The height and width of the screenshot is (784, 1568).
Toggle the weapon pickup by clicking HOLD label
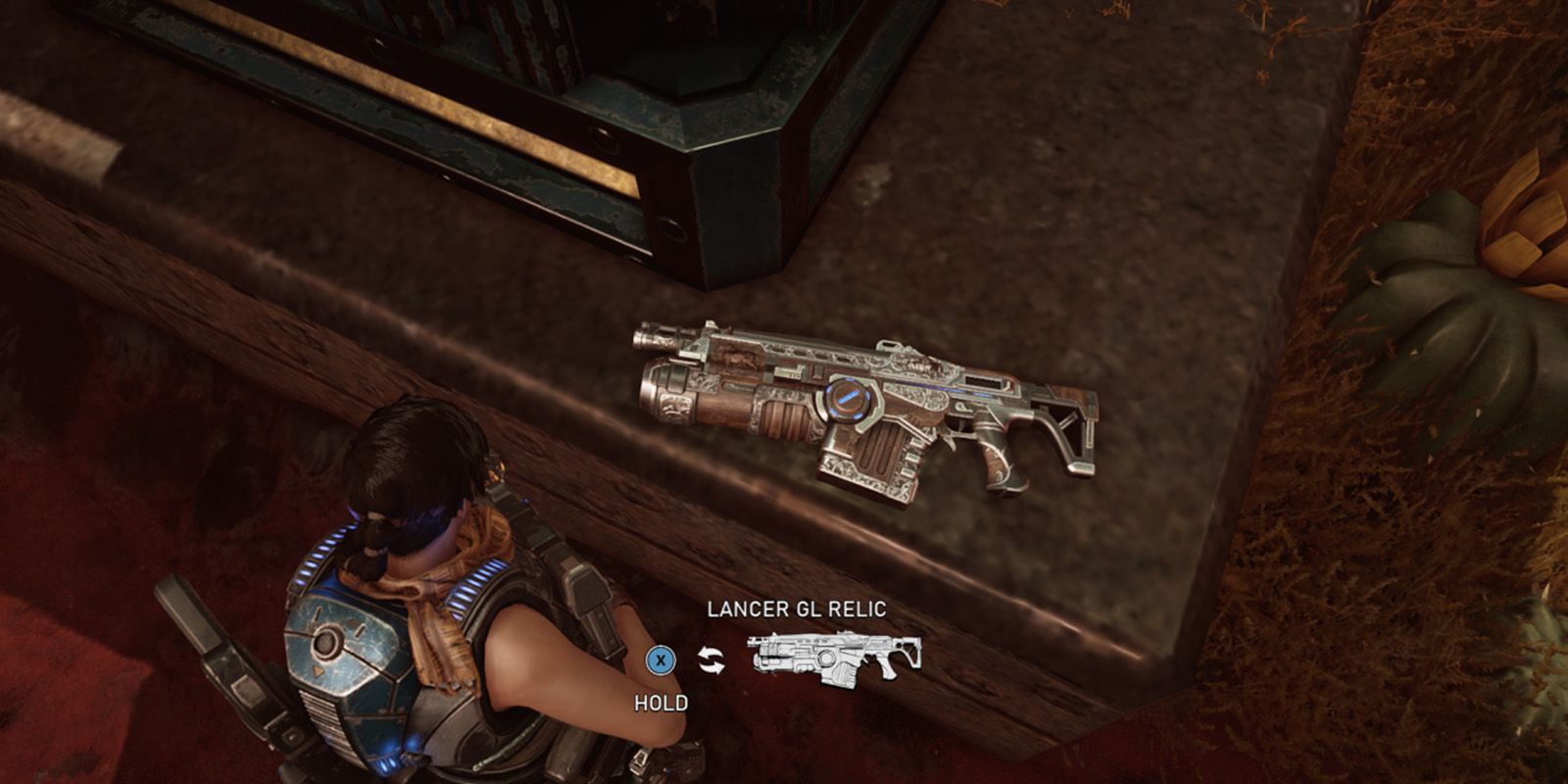click(662, 702)
